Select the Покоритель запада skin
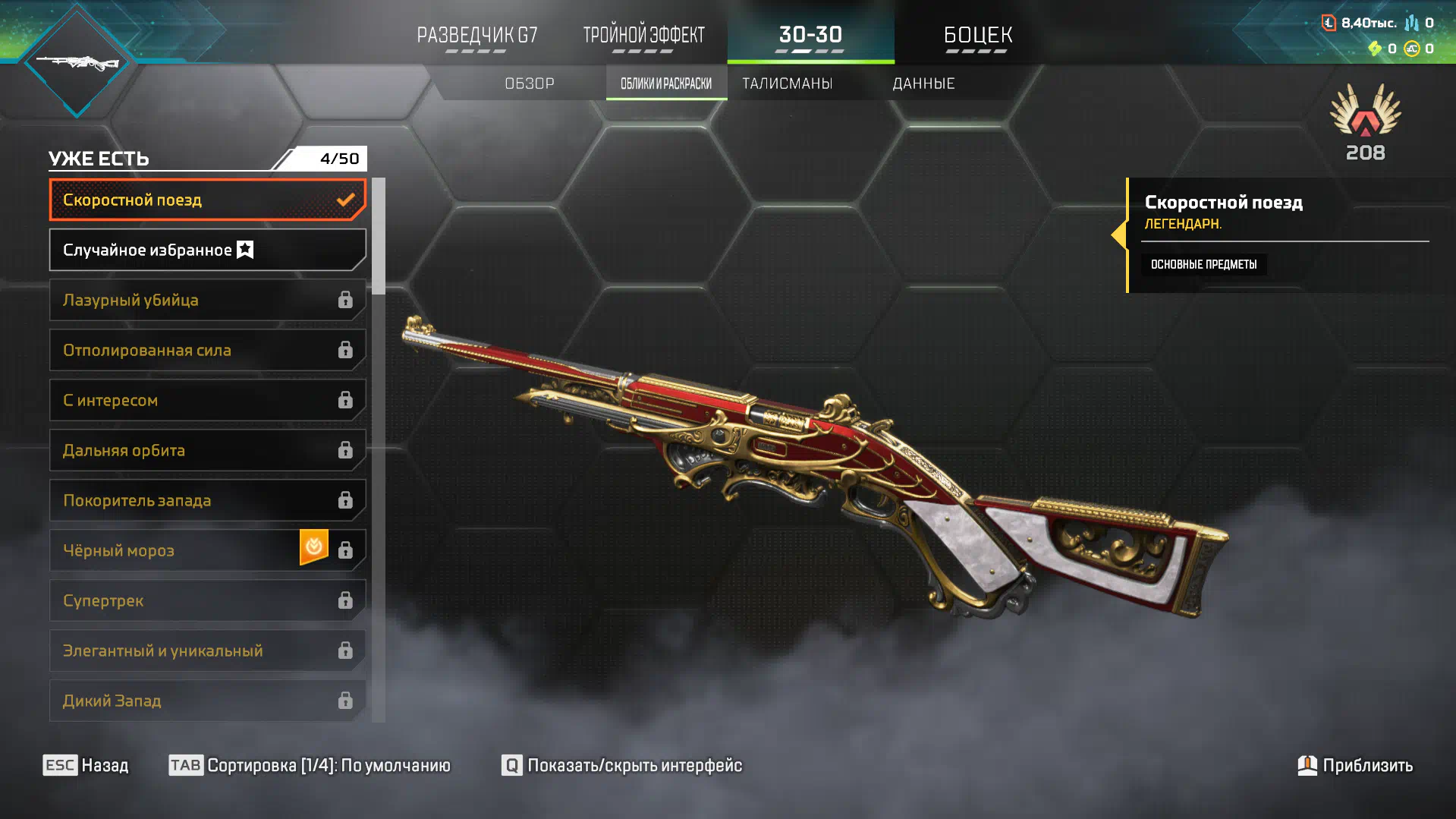This screenshot has width=1456, height=819. pos(207,500)
